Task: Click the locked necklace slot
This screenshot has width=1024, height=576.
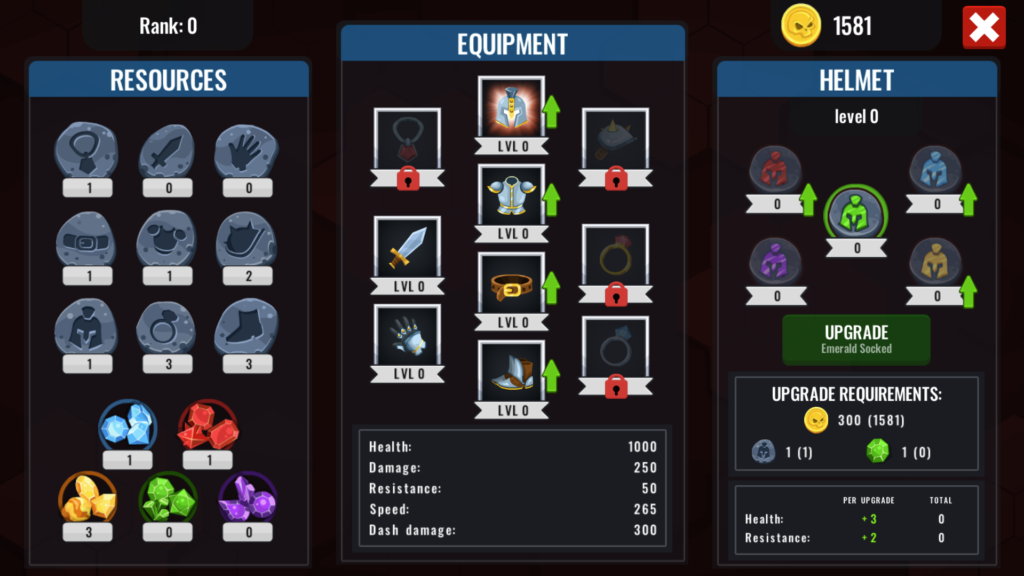Action: tap(407, 140)
